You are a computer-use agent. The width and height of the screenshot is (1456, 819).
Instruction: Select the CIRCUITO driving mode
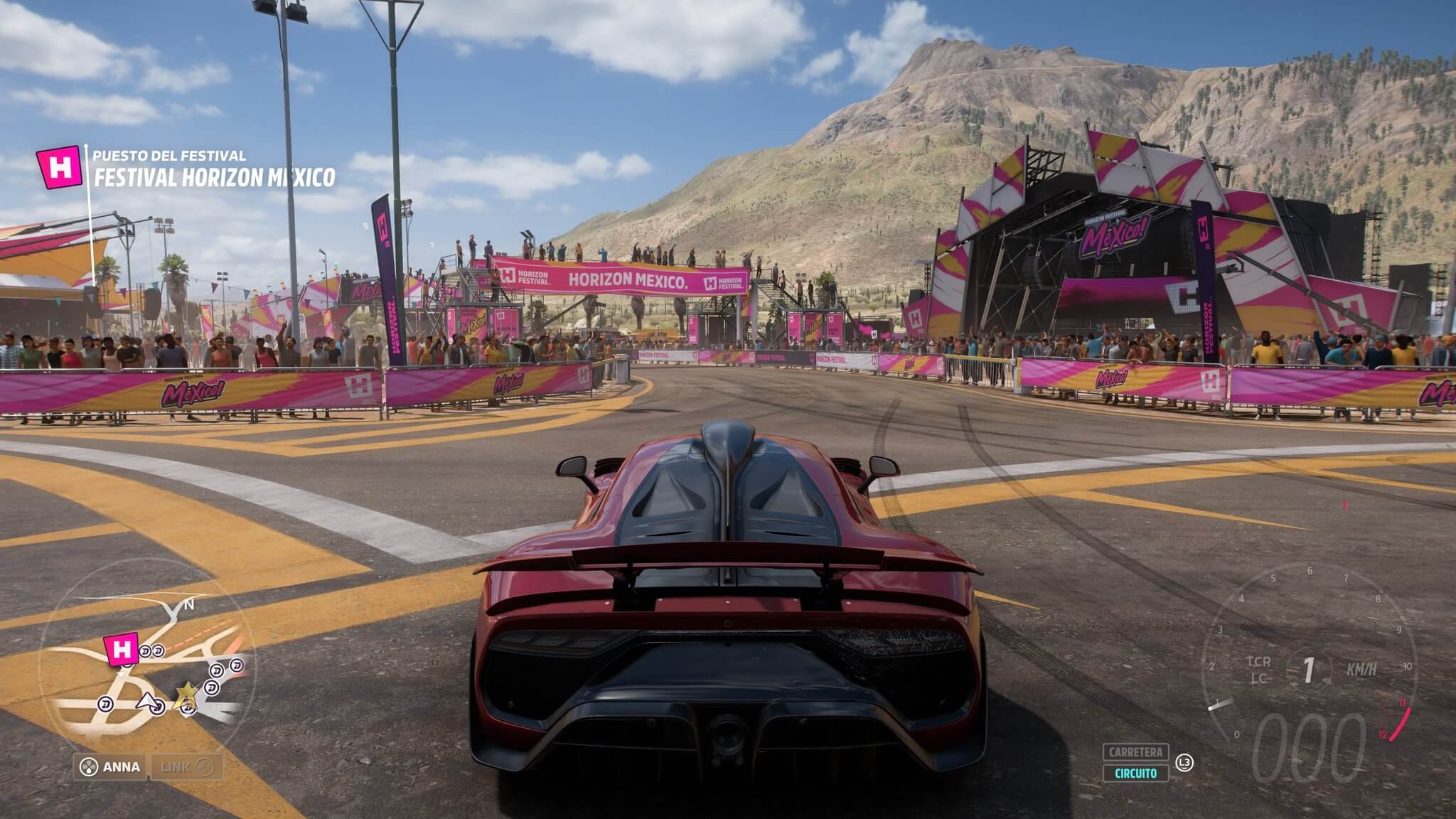click(1135, 773)
